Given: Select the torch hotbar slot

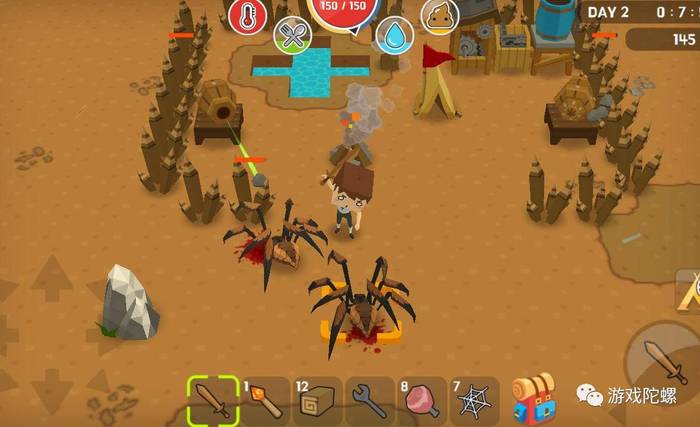Looking at the screenshot, I should 266,400.
